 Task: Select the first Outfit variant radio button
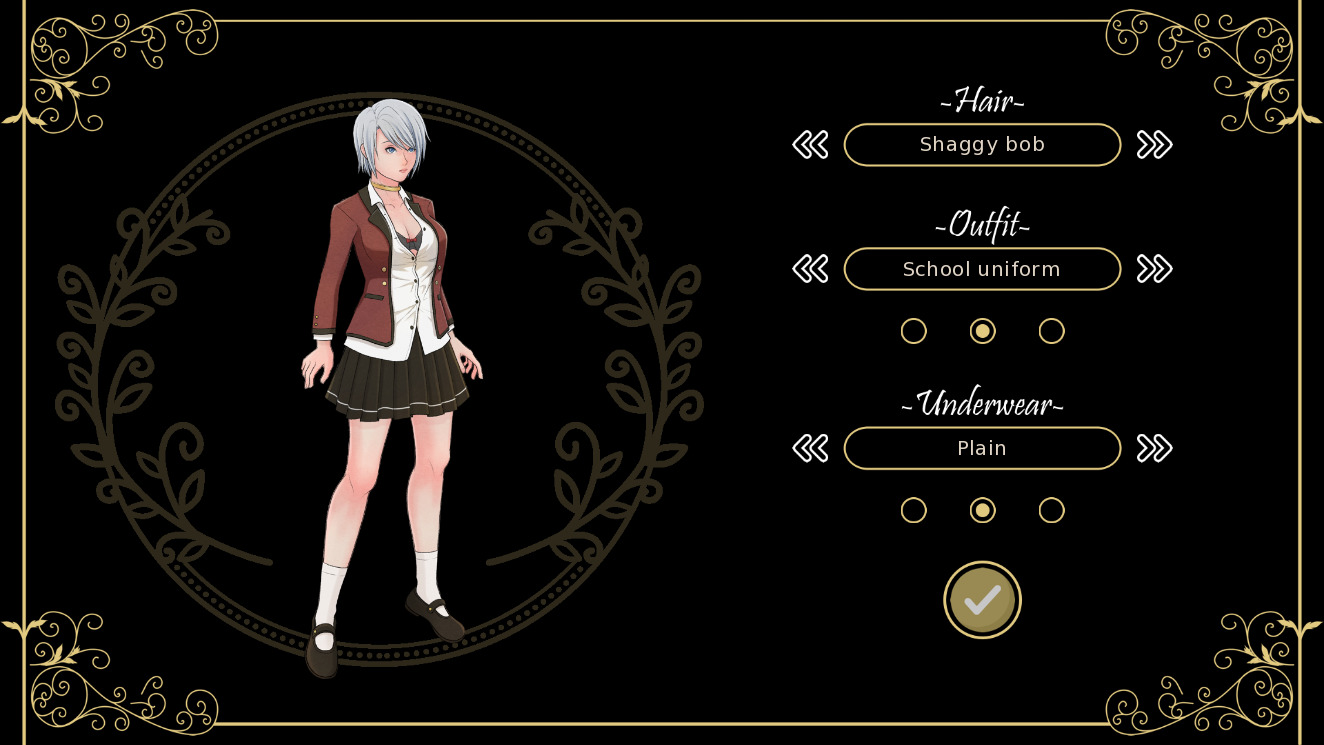click(x=913, y=331)
